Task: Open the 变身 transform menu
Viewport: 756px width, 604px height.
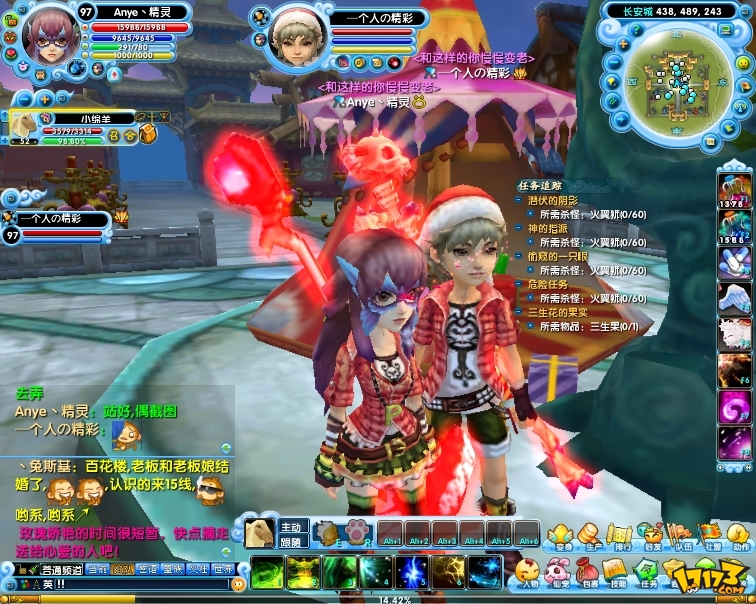Action: point(563,536)
